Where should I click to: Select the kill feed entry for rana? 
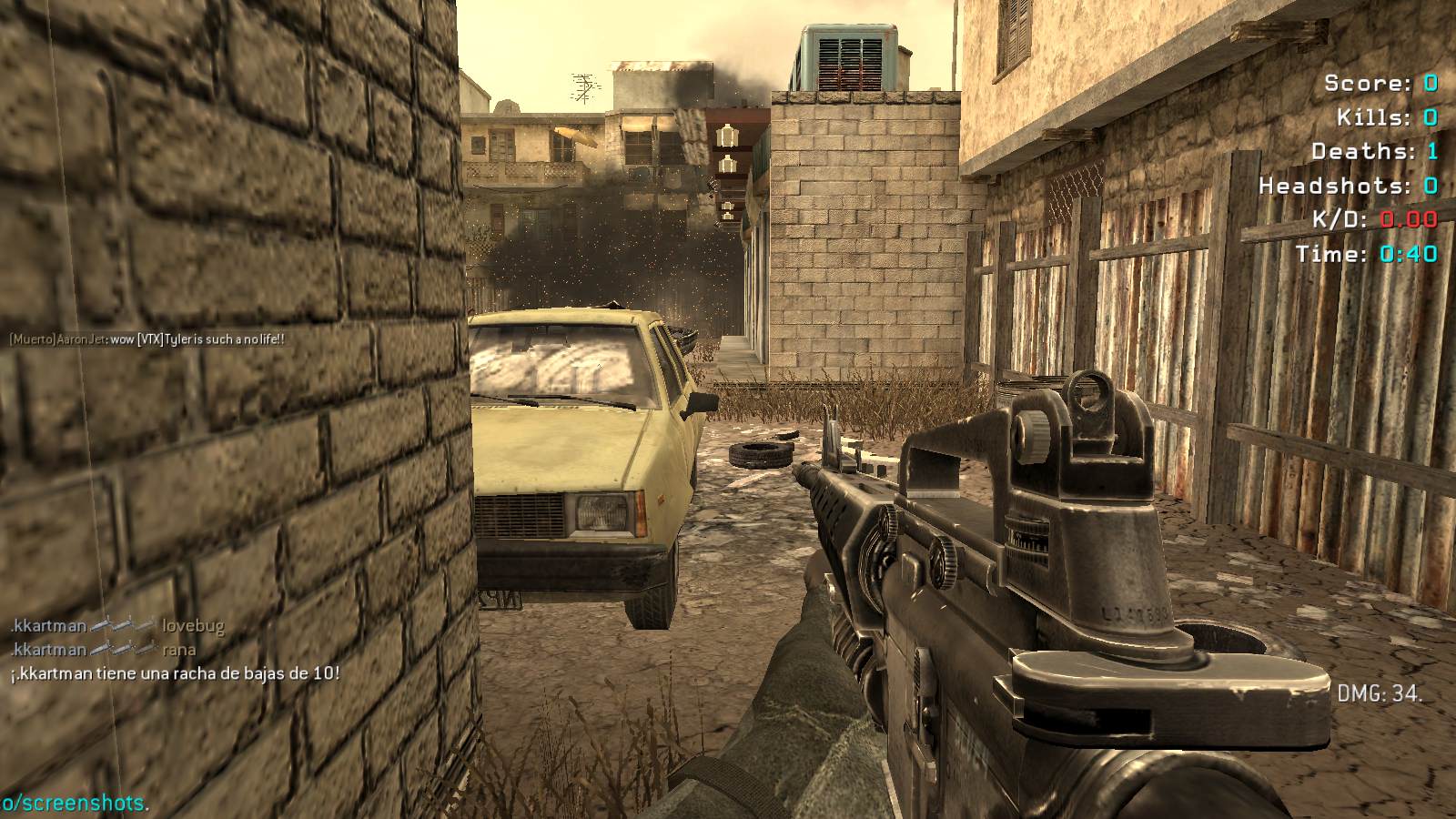[103, 650]
